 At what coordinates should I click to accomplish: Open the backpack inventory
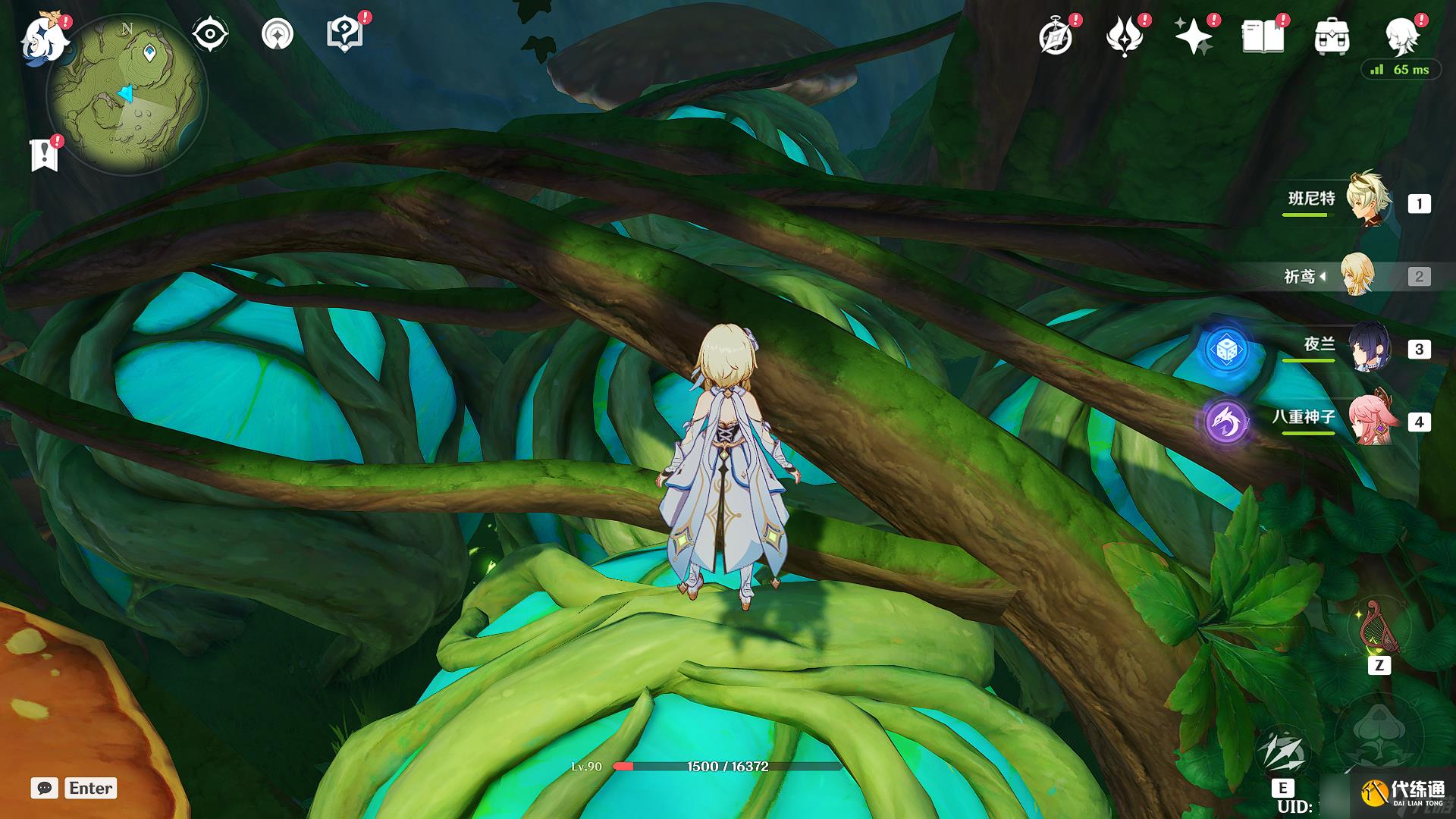(x=1332, y=36)
